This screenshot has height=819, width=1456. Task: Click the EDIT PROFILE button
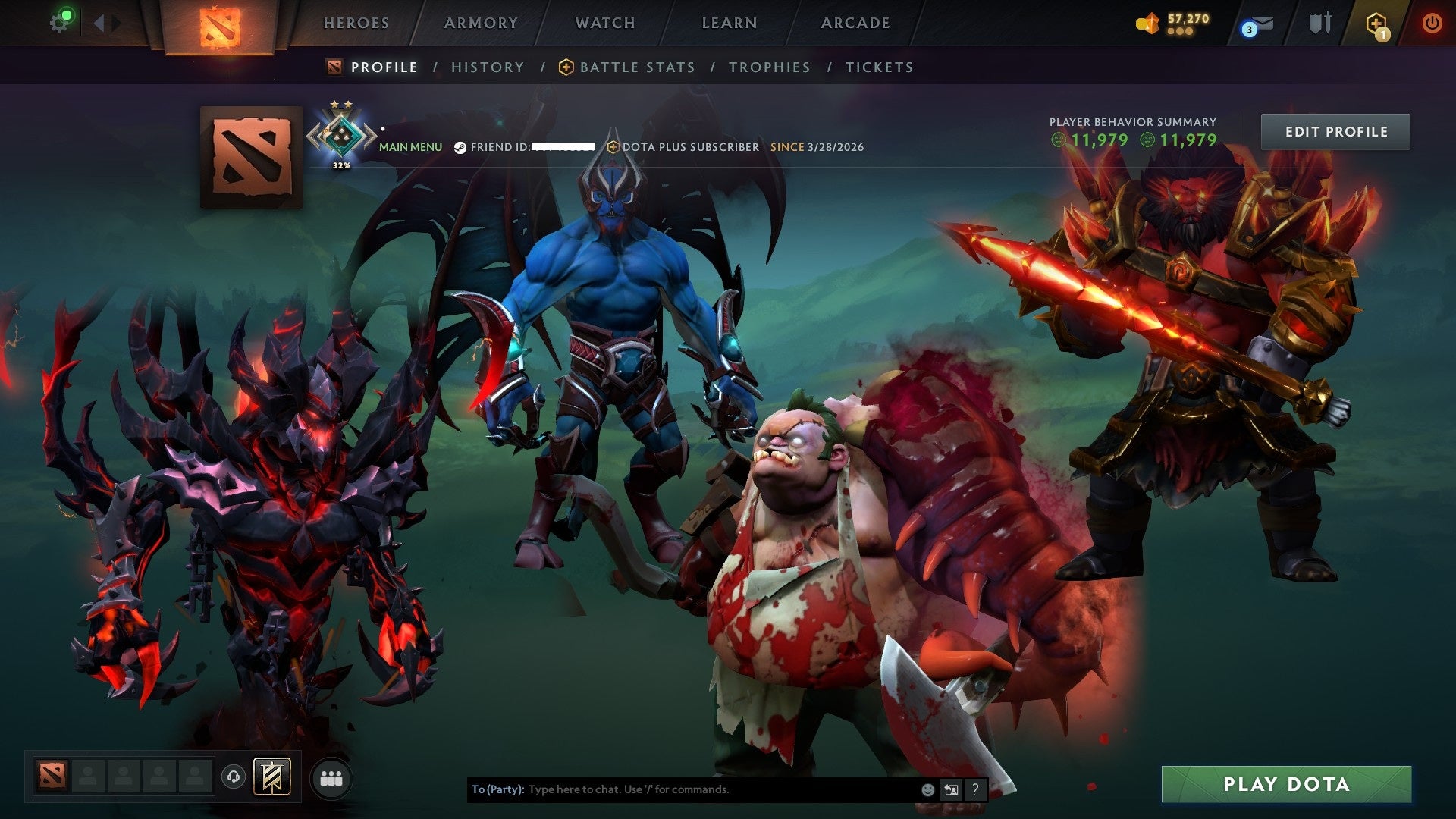(x=1335, y=130)
